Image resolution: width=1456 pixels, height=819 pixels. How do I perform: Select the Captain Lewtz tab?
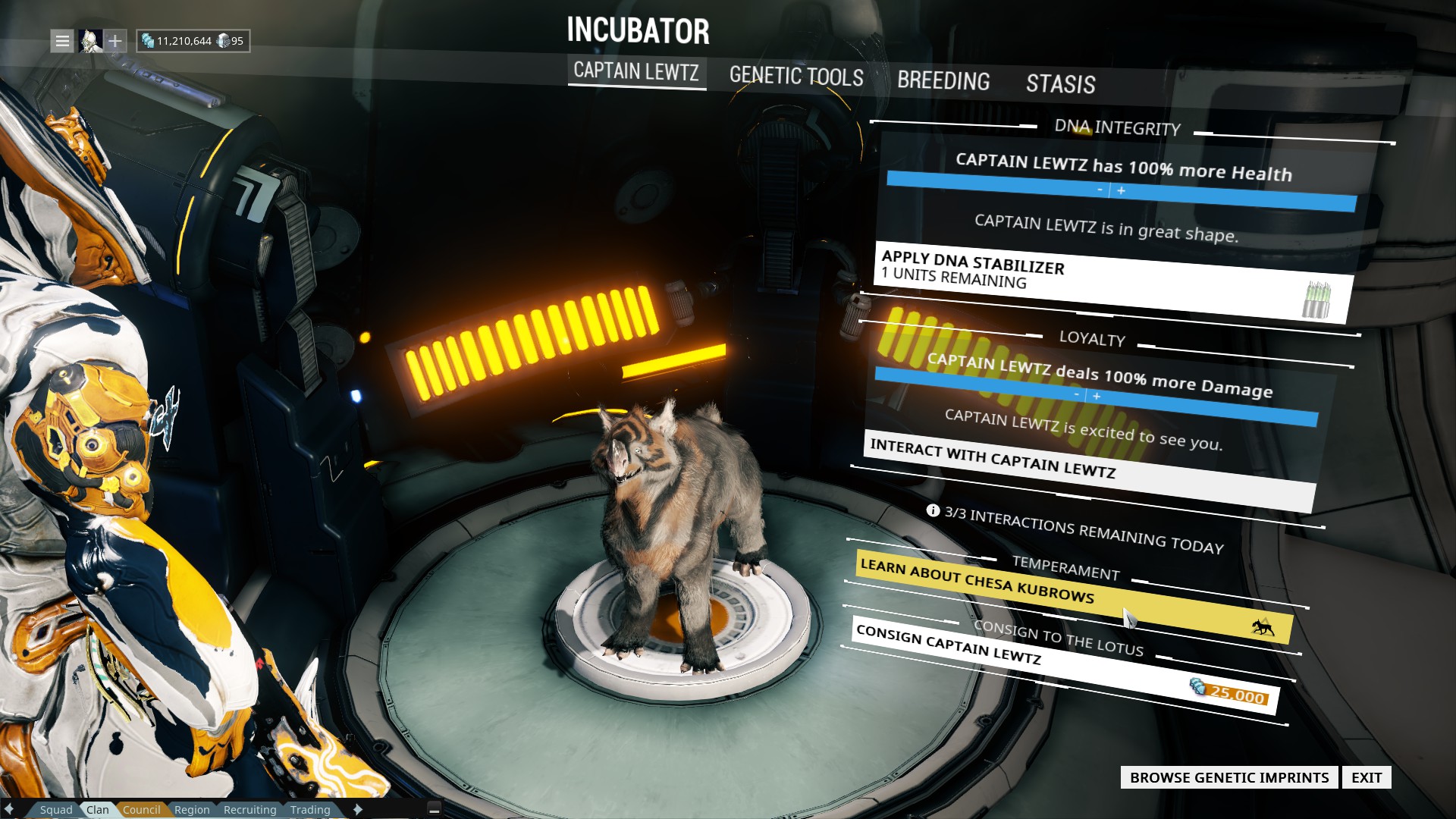[636, 71]
